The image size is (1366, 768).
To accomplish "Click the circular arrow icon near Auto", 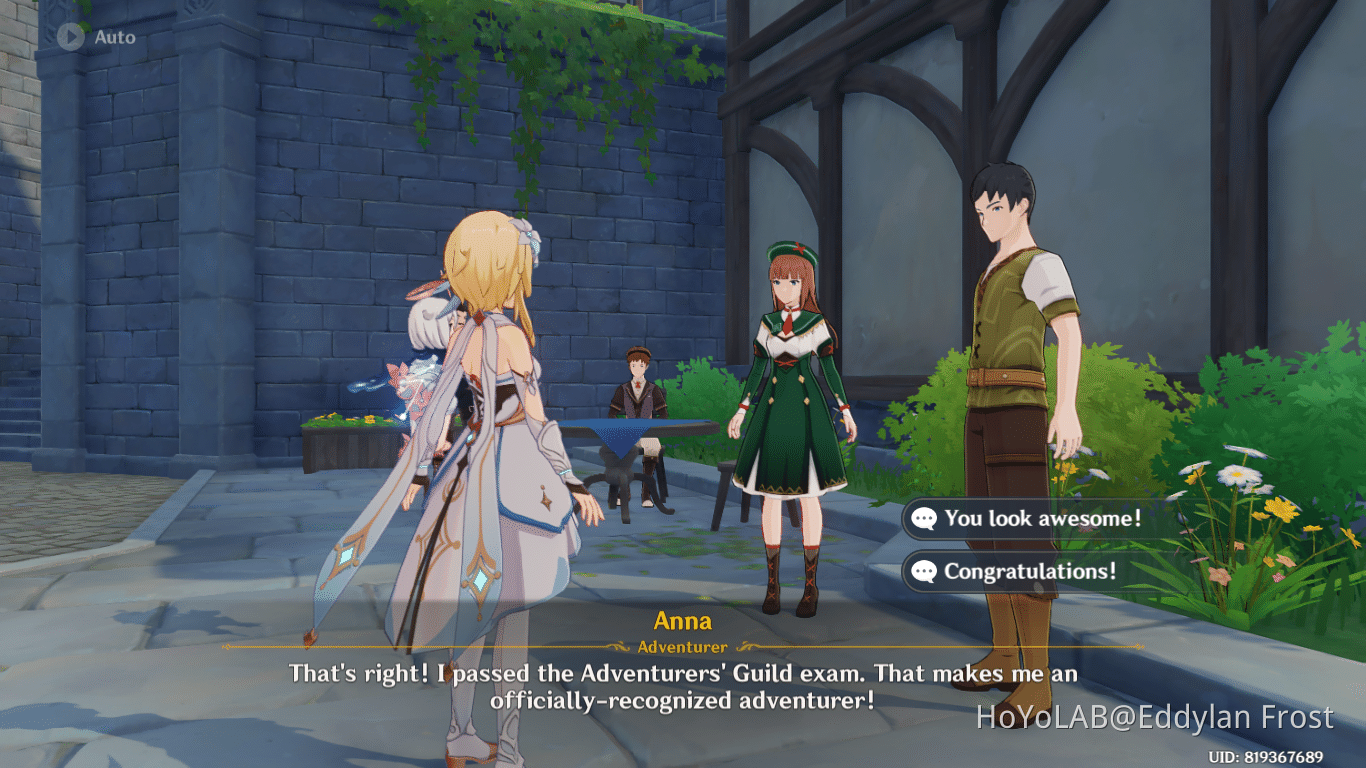I will click(x=69, y=38).
